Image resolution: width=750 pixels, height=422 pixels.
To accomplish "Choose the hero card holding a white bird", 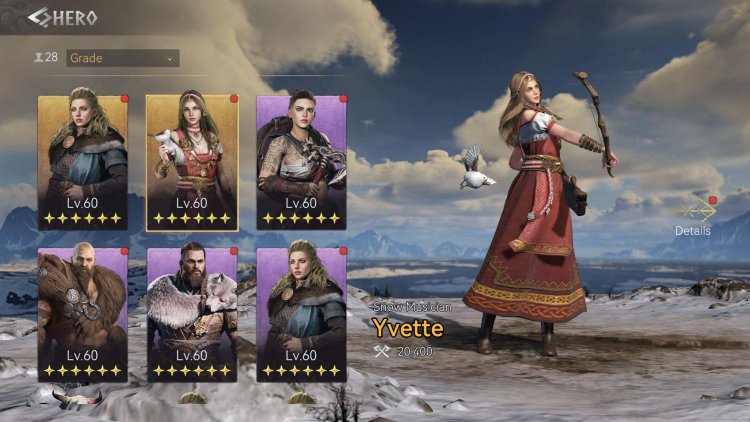I will 192,162.
